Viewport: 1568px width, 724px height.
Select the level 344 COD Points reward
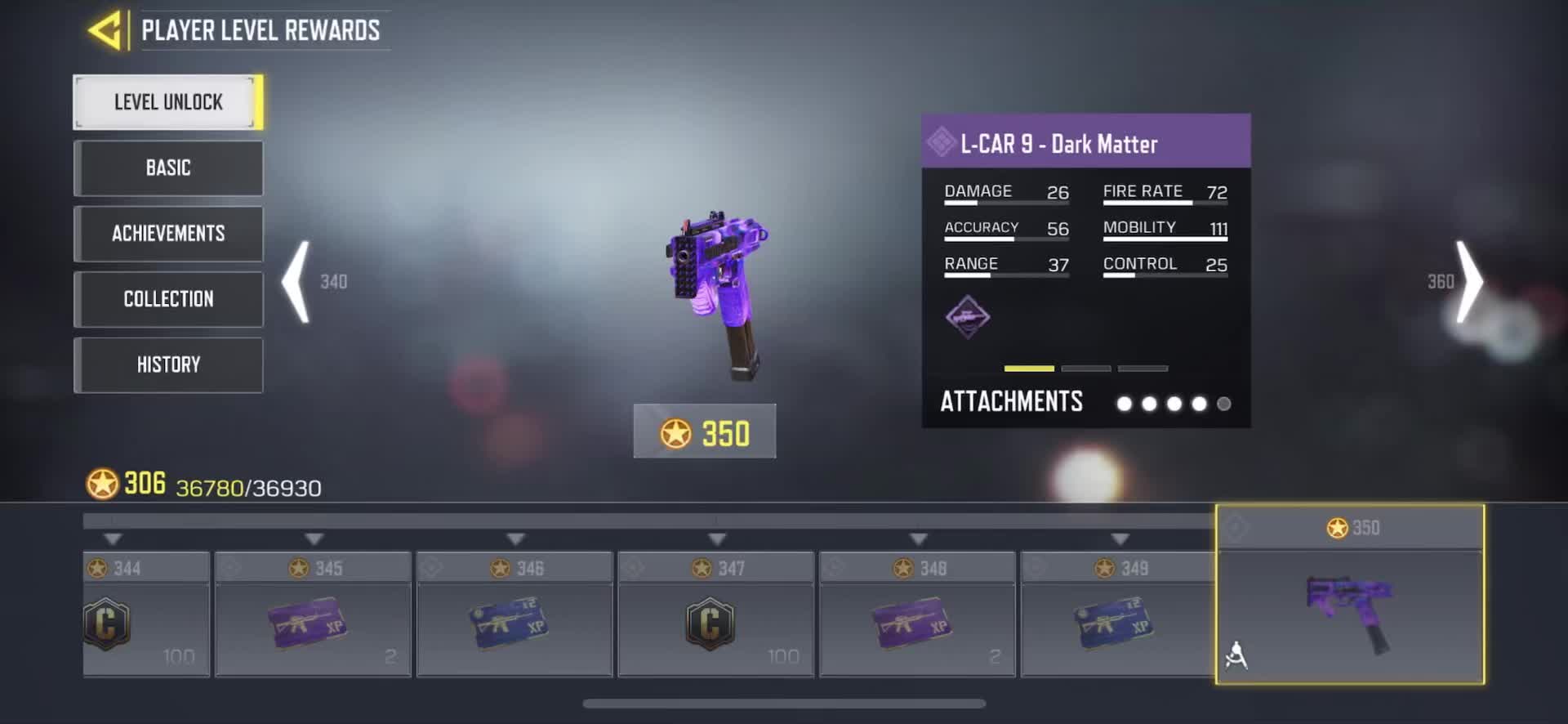coord(146,615)
